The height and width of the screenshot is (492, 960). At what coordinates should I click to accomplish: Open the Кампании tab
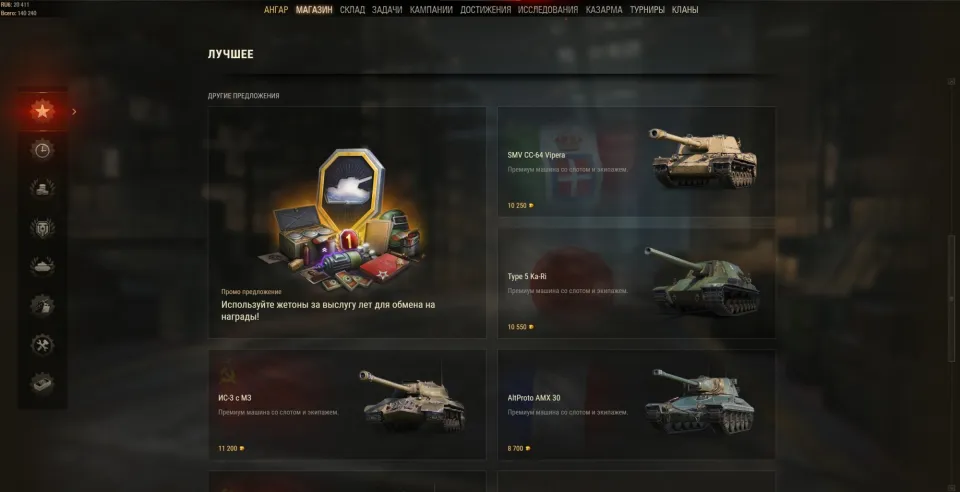tap(431, 10)
